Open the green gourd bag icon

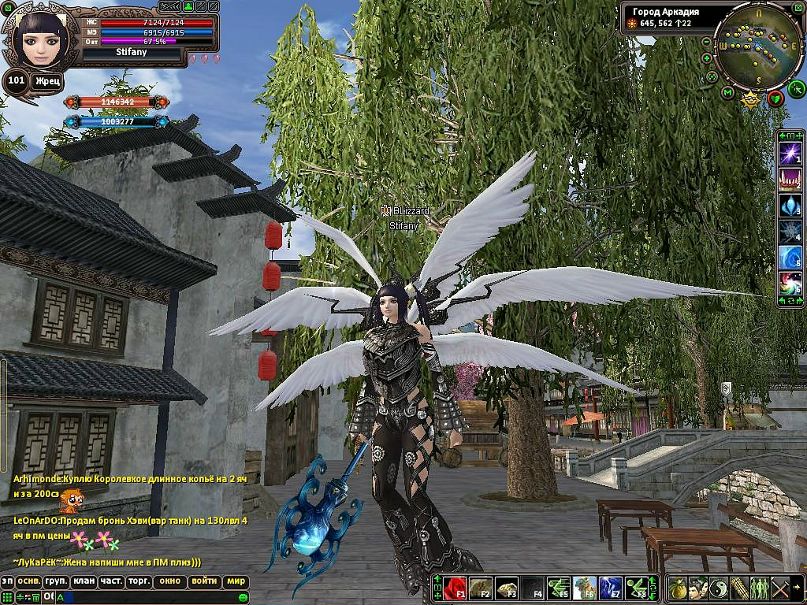[x=677, y=588]
